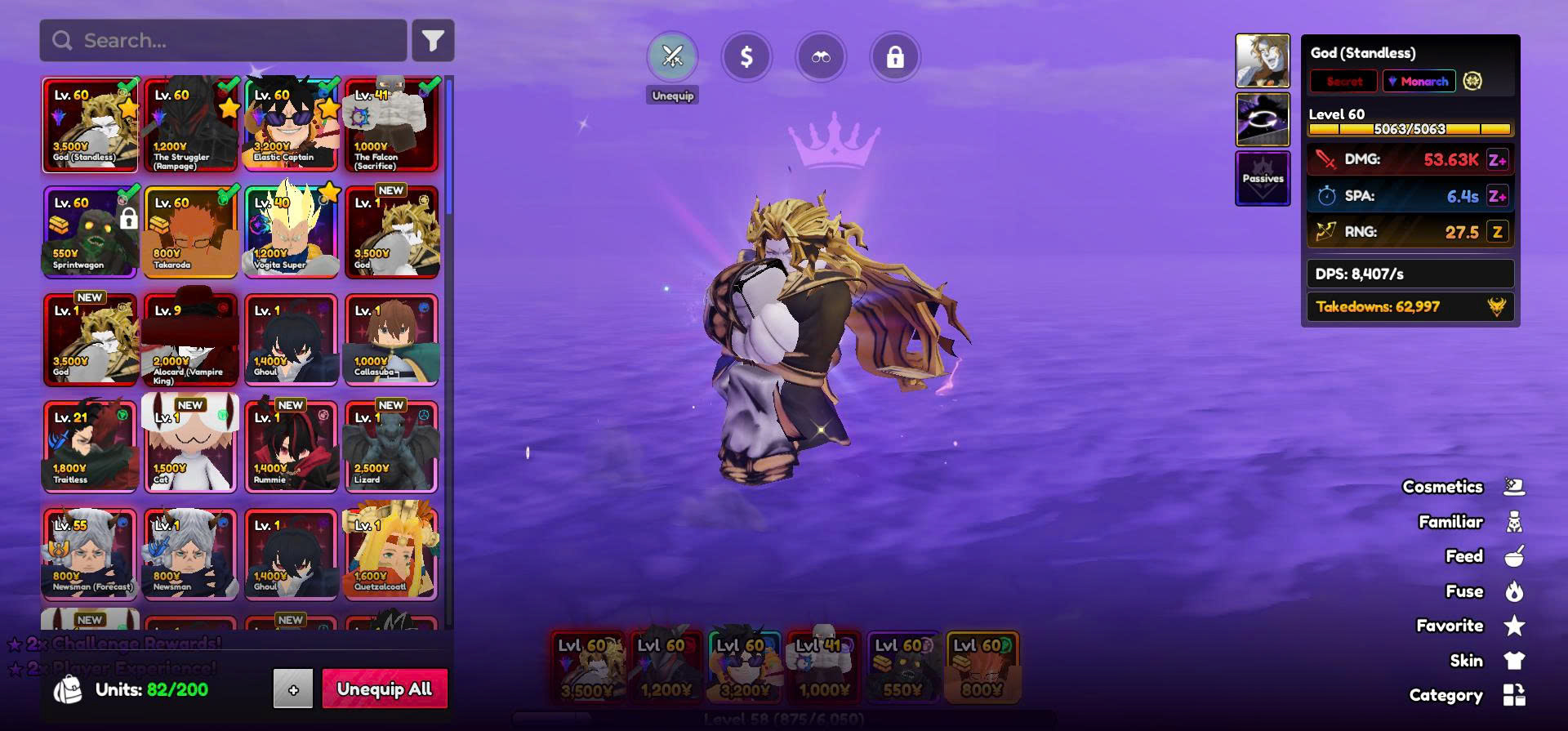Toggle the padlock lock button
Screen dimensions: 1568x731
(895, 57)
